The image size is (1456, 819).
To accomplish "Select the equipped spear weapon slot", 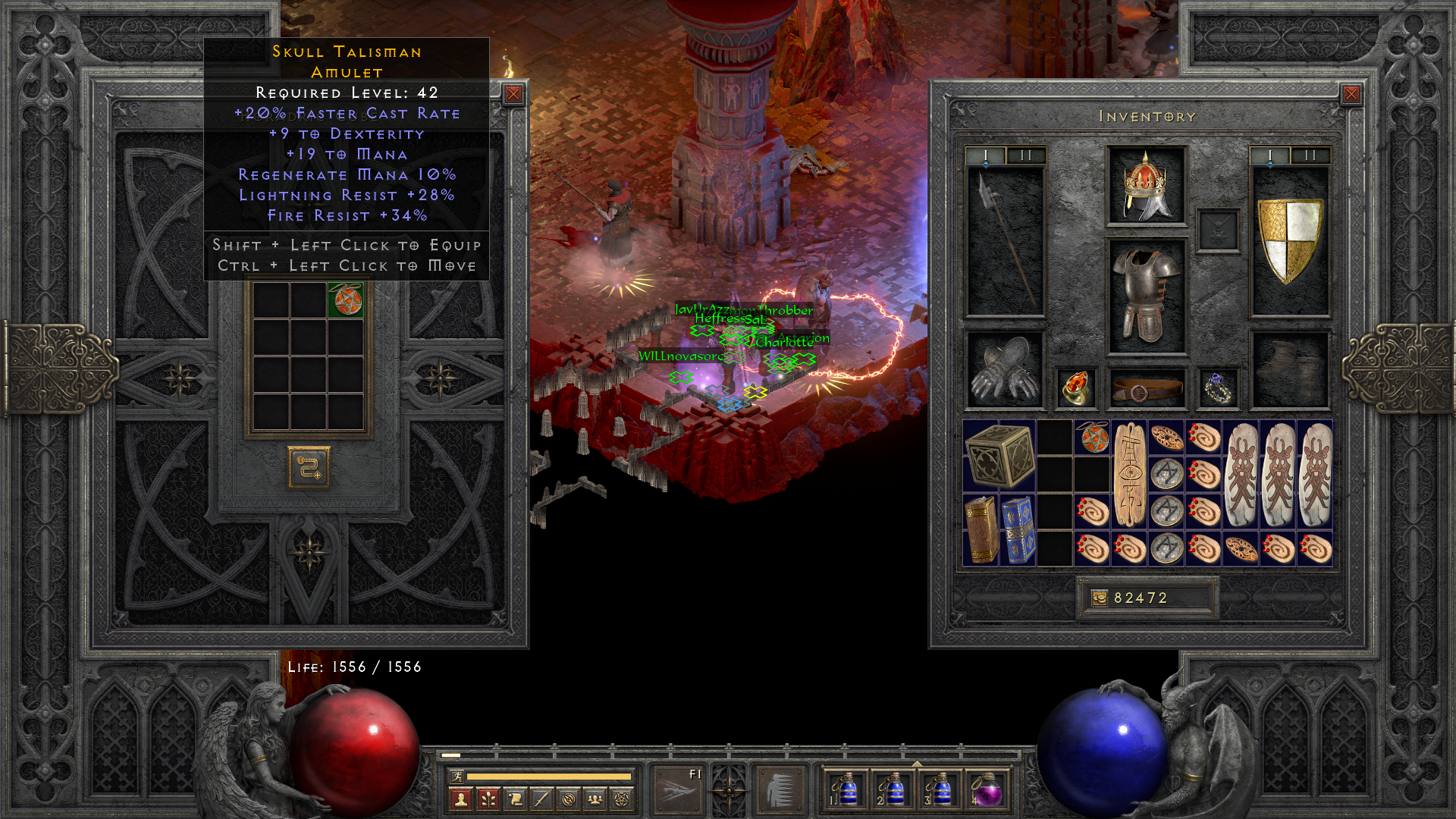I will [1006, 240].
